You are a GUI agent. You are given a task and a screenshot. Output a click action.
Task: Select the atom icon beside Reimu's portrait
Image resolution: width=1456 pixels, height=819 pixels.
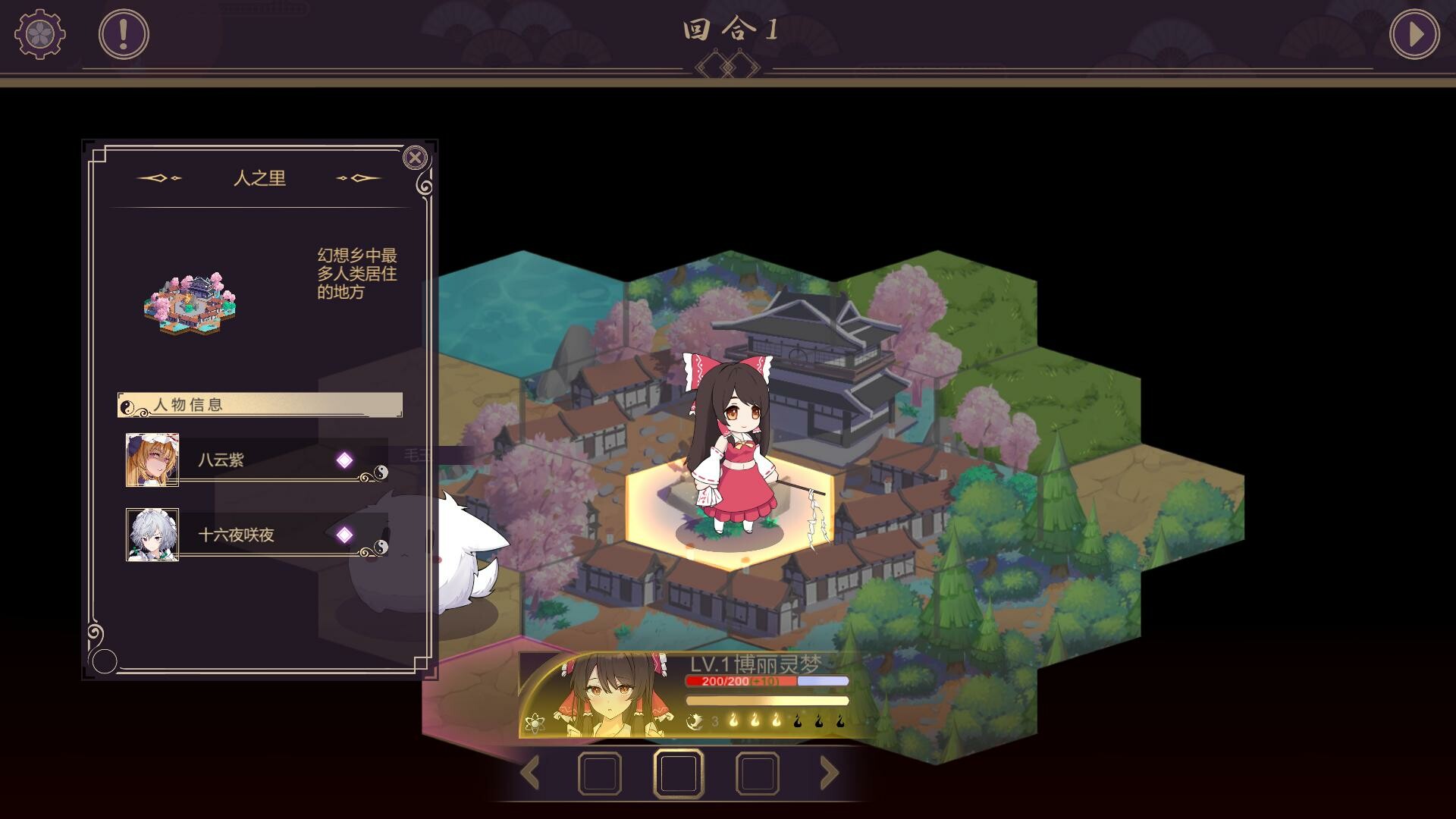(536, 723)
